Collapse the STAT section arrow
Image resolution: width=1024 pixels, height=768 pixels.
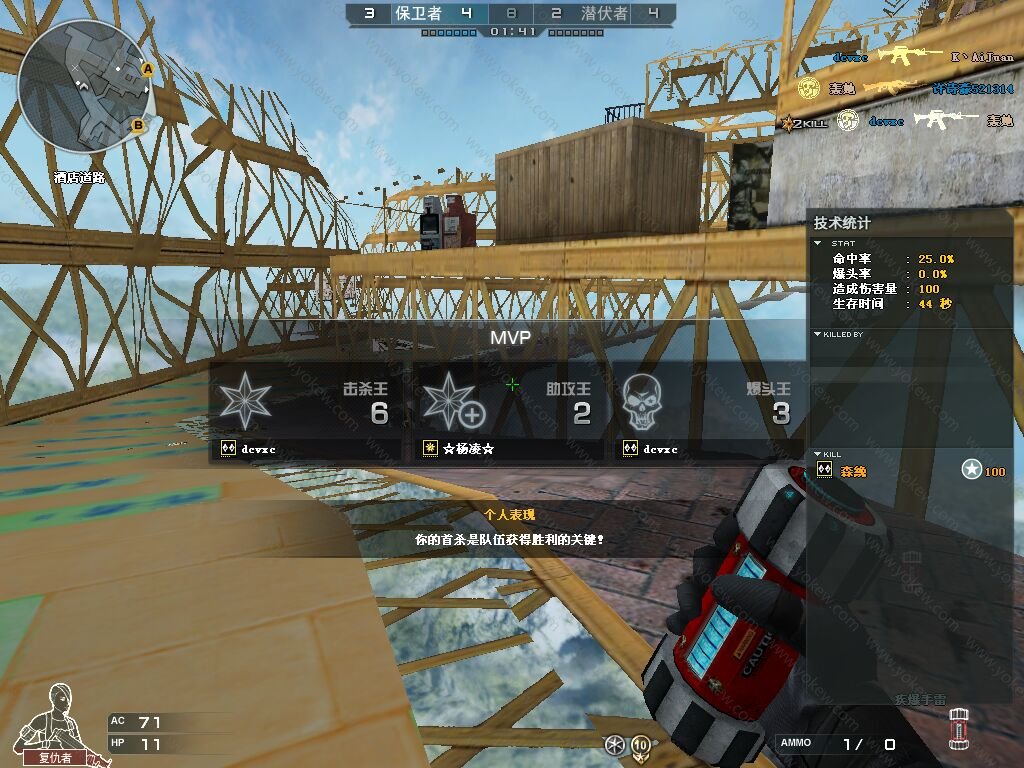click(x=817, y=243)
